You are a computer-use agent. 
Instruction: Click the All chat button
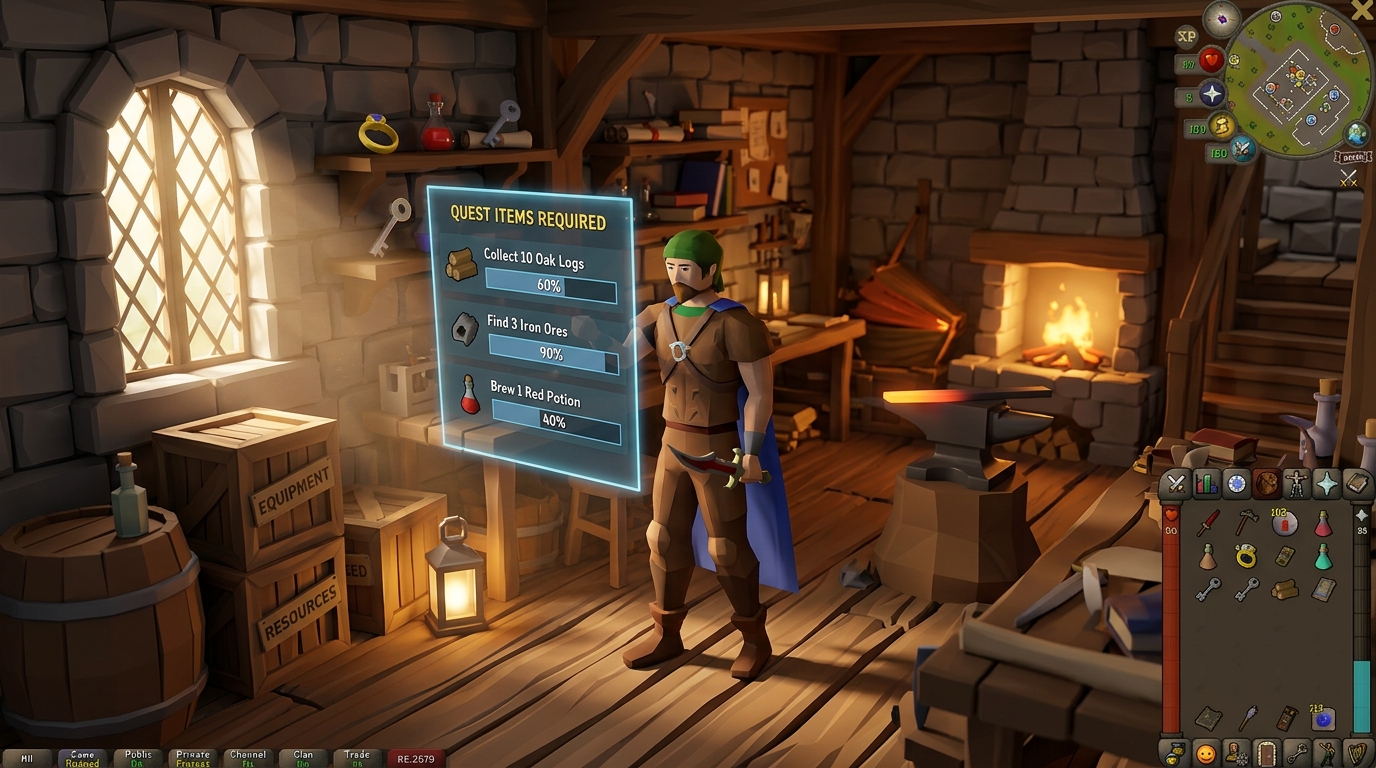pyautogui.click(x=28, y=757)
